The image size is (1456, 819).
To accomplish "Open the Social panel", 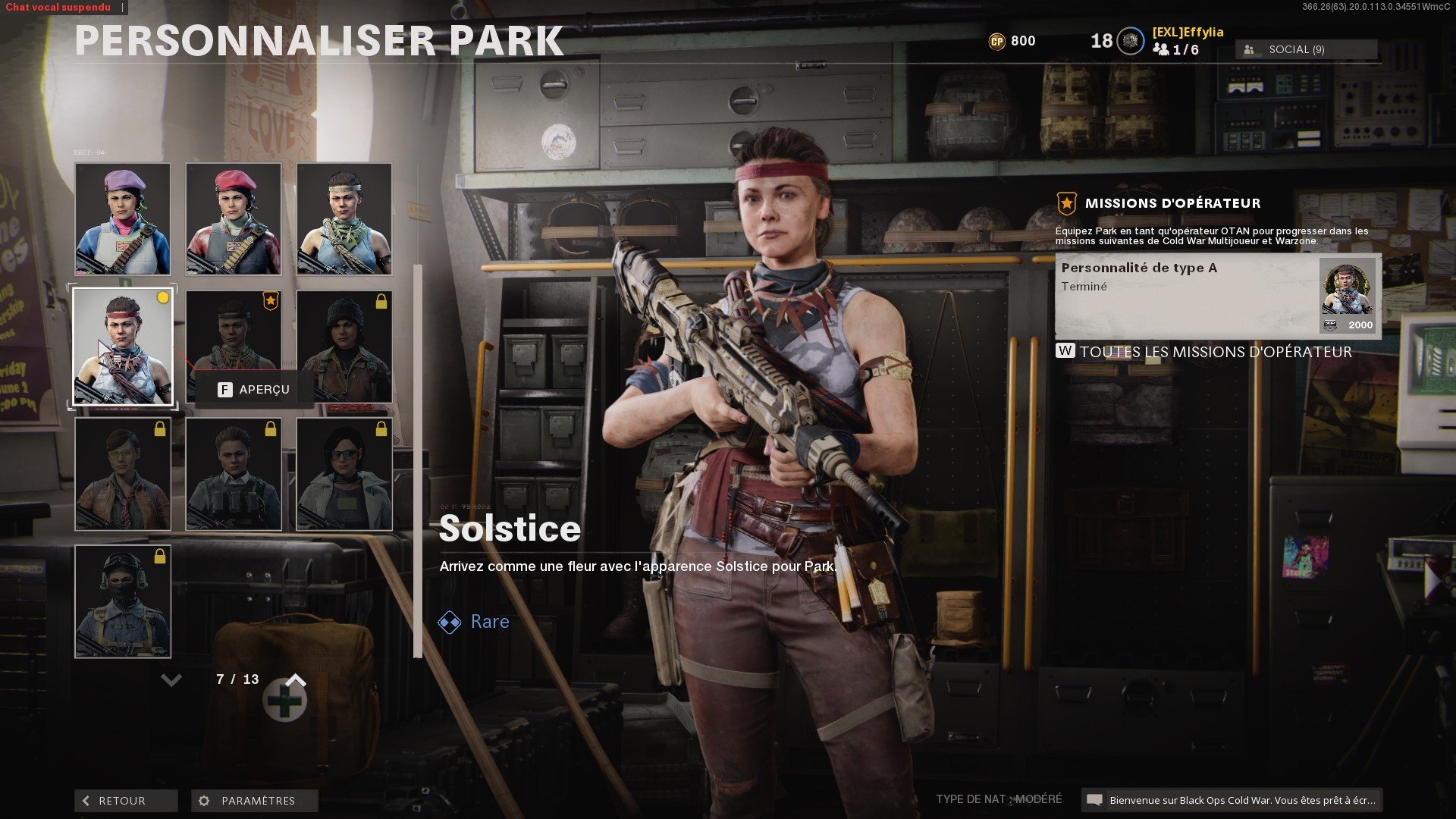I will (1306, 49).
